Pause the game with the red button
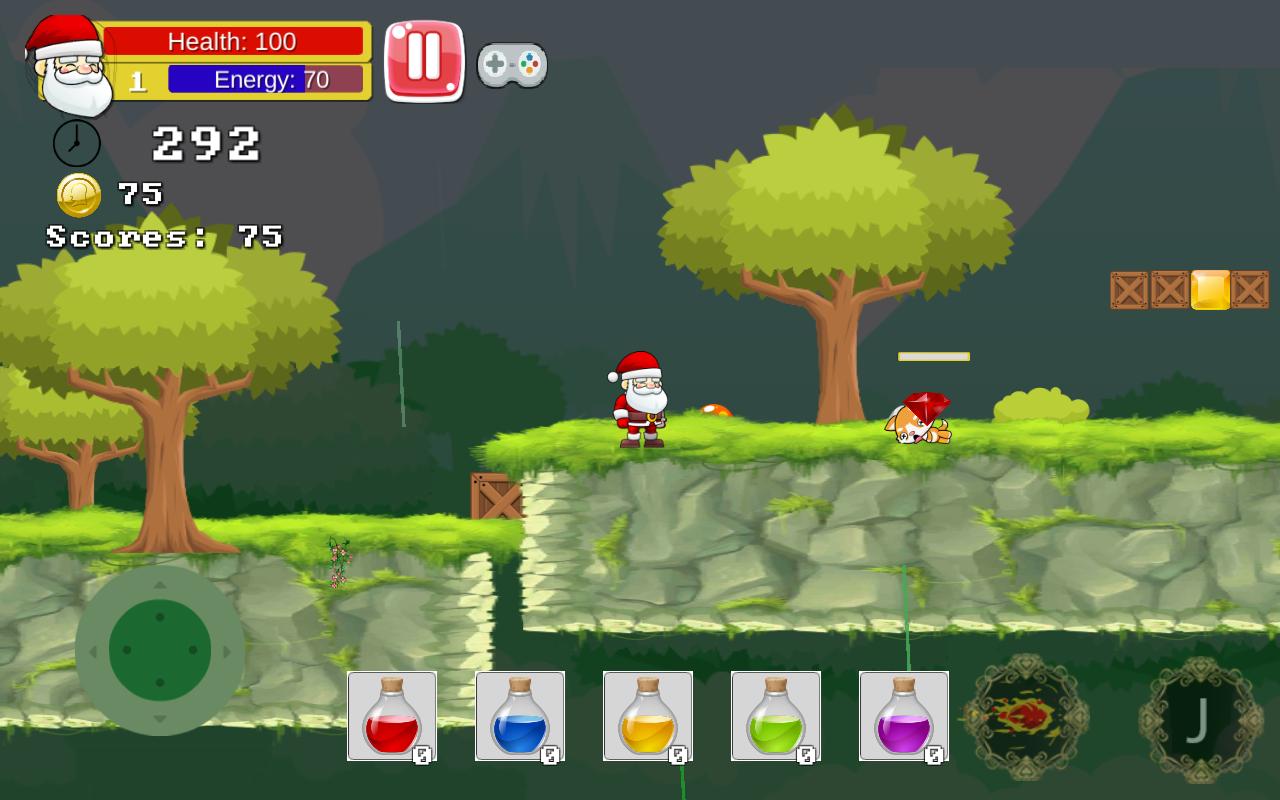The width and height of the screenshot is (1280, 800). (x=424, y=60)
